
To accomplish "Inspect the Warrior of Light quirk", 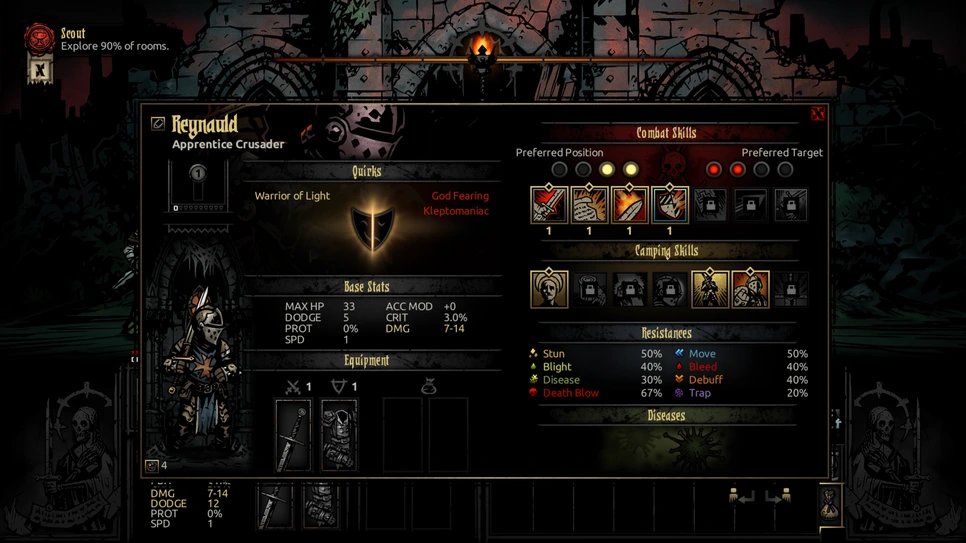I will point(292,196).
